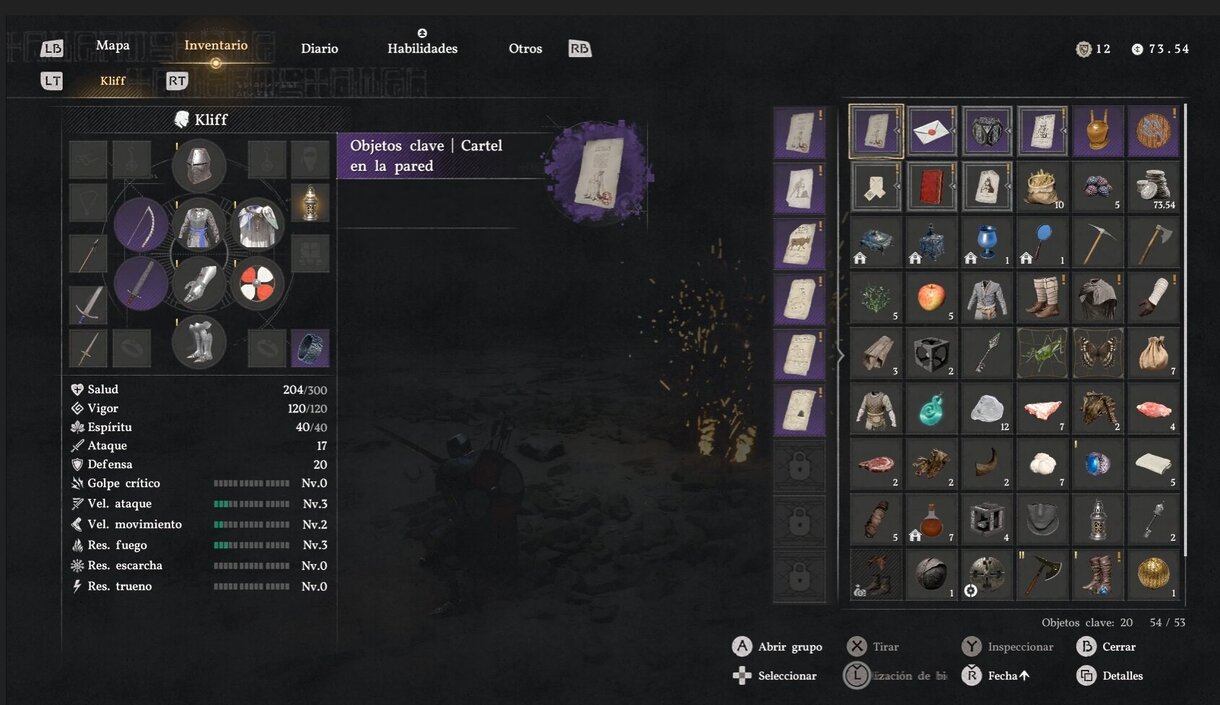The image size is (1220, 705).
Task: Choose the blue goblet item
Action: [x=987, y=241]
